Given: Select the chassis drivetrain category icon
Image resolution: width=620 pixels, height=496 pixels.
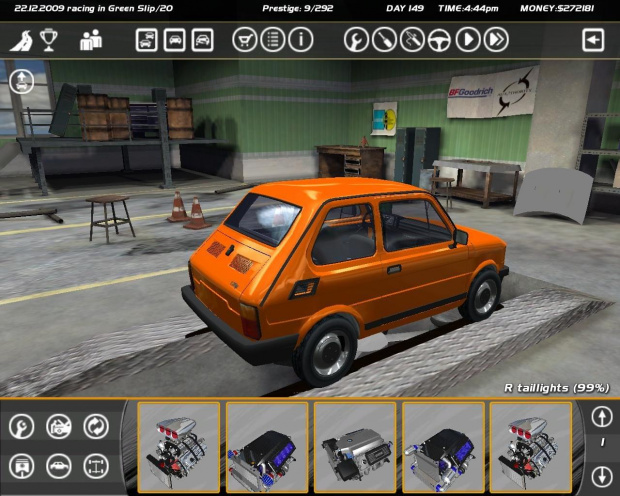Looking at the screenshot, I should (x=96, y=465).
